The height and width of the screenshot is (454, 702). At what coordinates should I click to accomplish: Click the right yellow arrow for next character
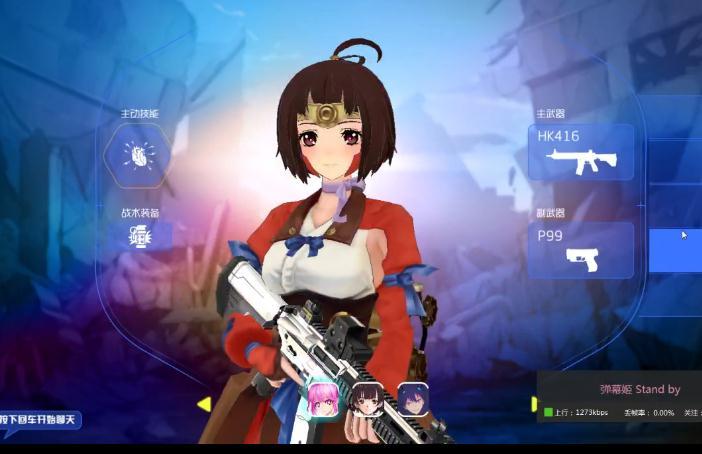pos(534,404)
